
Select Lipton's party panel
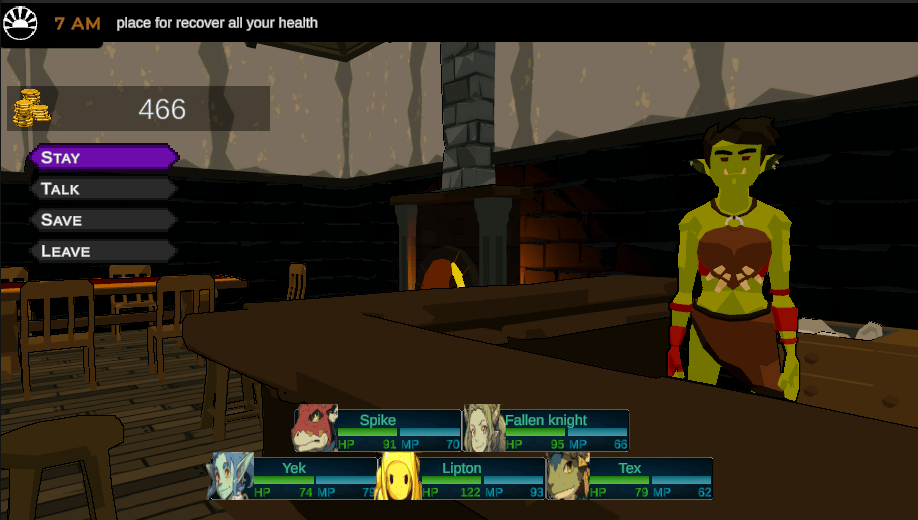pyautogui.click(x=461, y=478)
